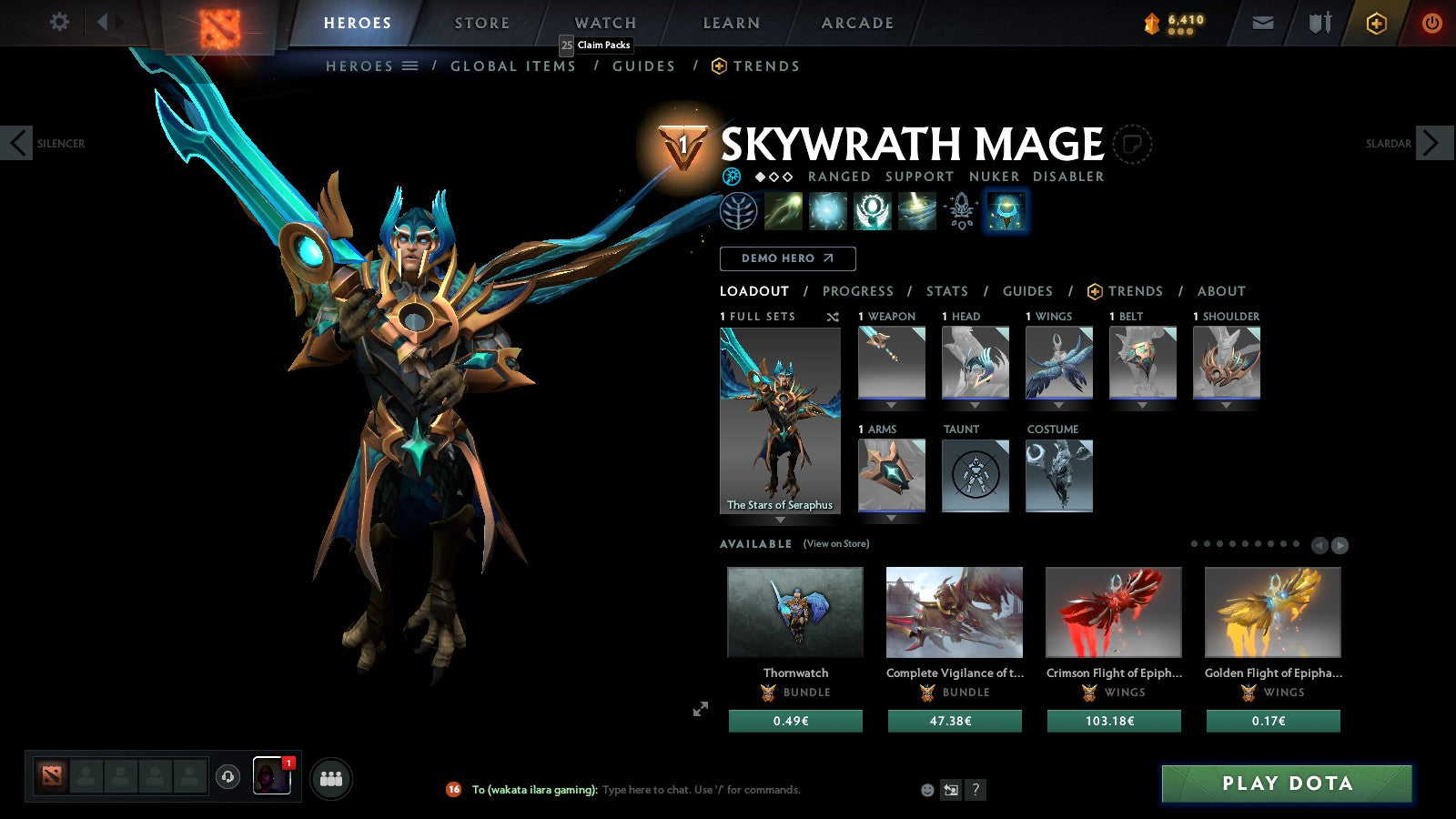The height and width of the screenshot is (819, 1456).
Task: Open the Dota 2 settings gear icon
Action: (58, 23)
